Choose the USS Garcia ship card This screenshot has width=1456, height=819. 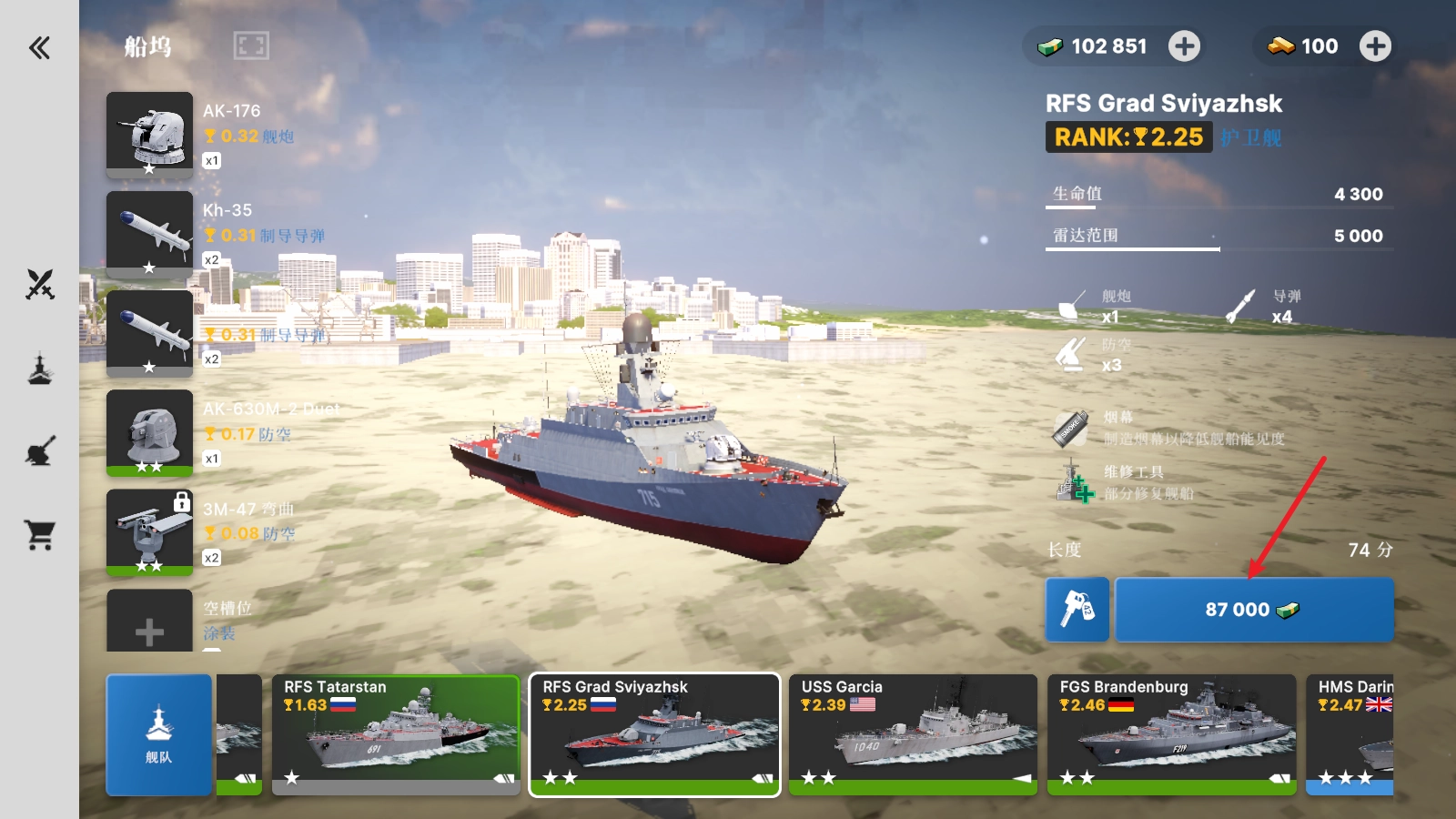coord(913,734)
